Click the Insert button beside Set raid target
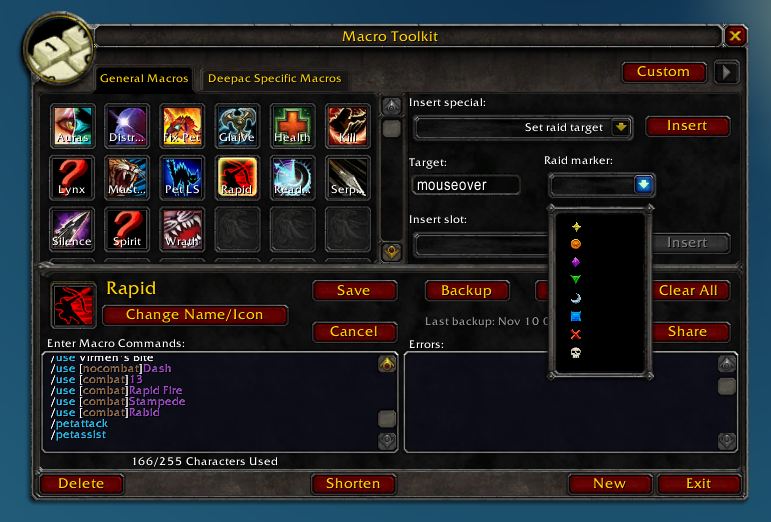This screenshot has height=522, width=771. click(687, 126)
